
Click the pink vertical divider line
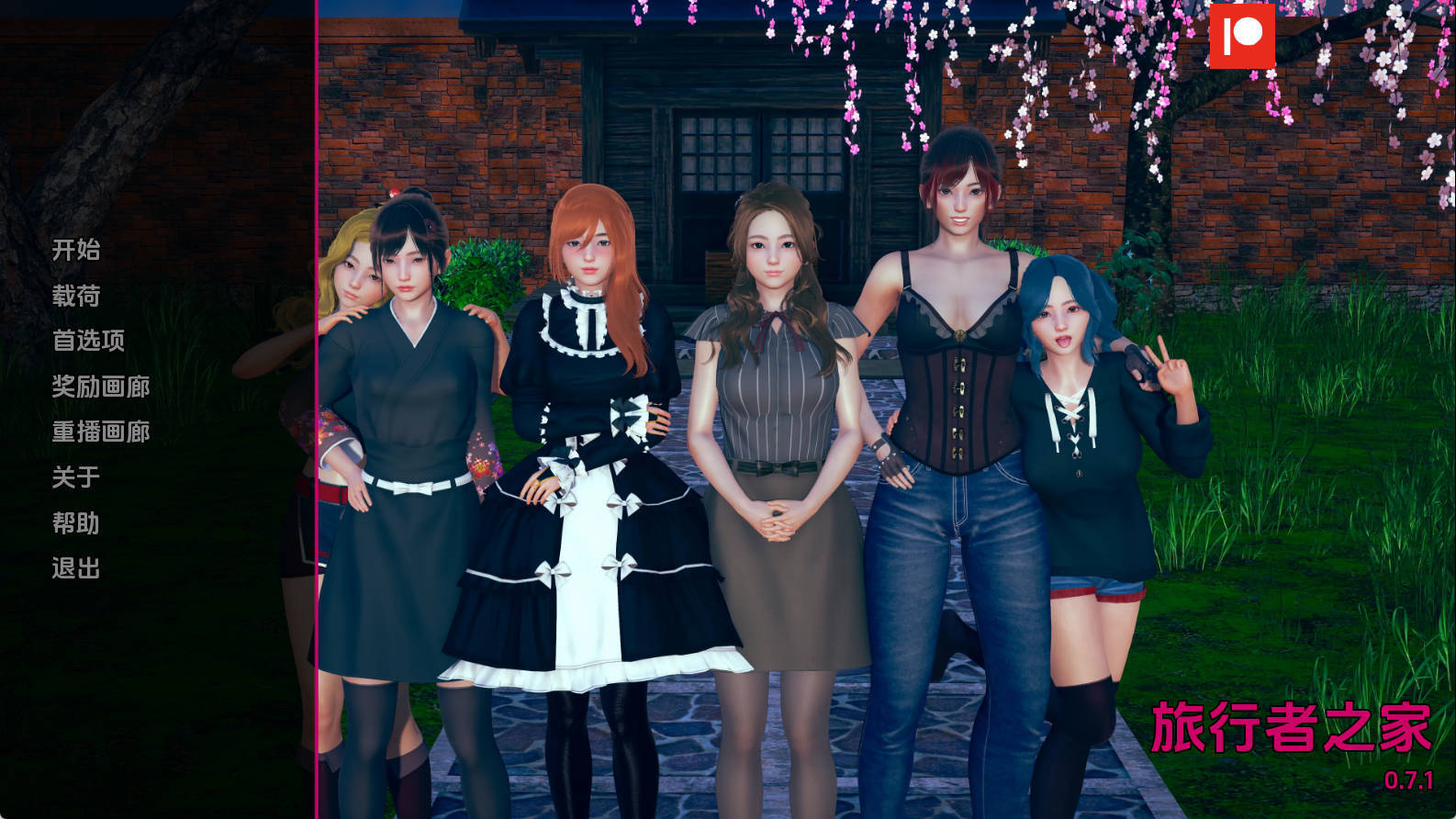click(x=317, y=409)
